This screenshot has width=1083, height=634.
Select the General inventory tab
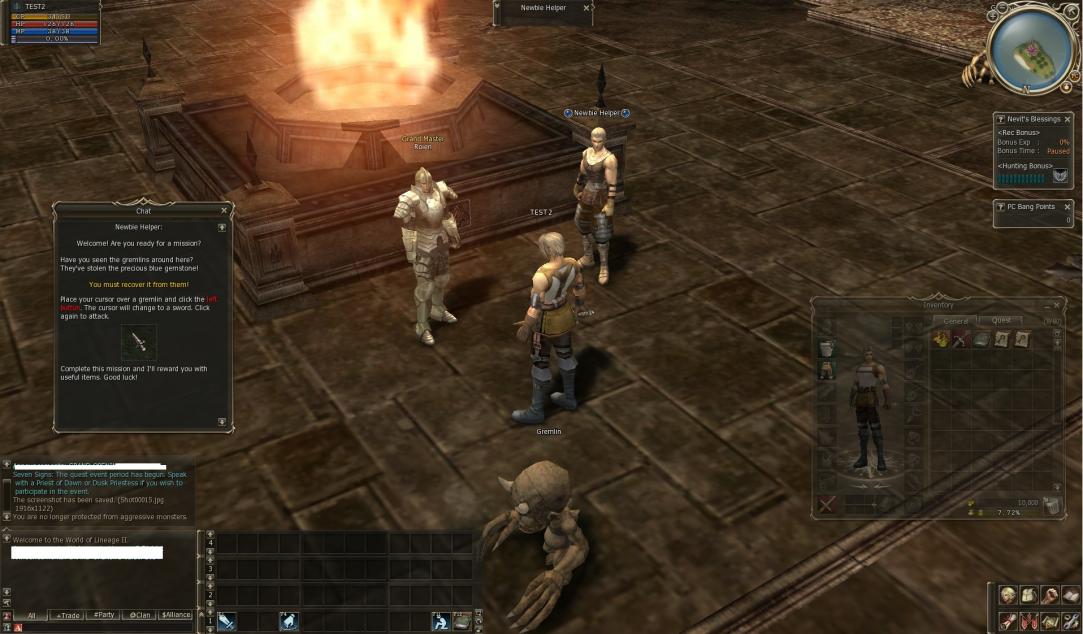[957, 321]
